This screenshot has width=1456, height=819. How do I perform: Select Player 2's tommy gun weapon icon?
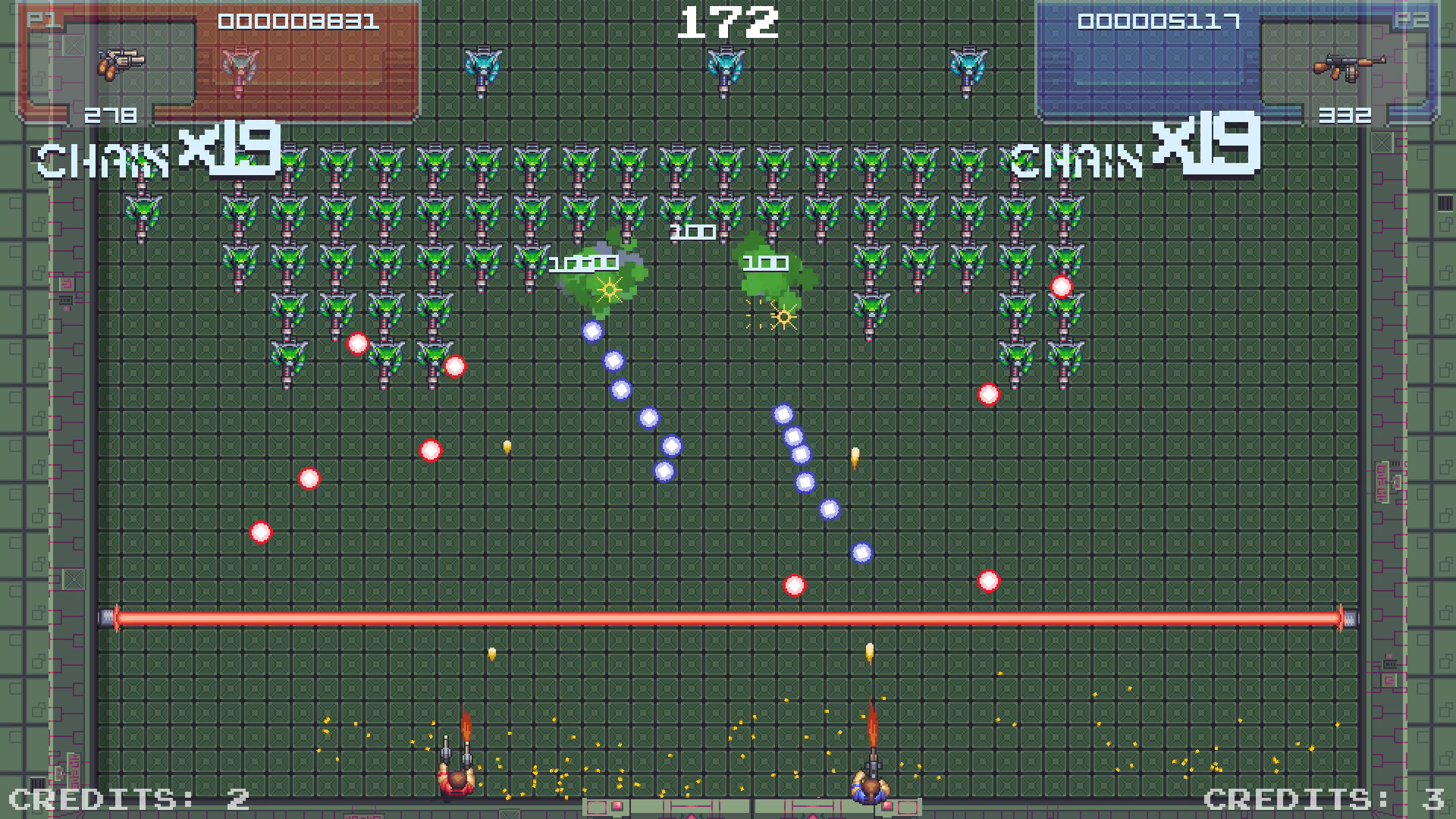pos(1348,67)
